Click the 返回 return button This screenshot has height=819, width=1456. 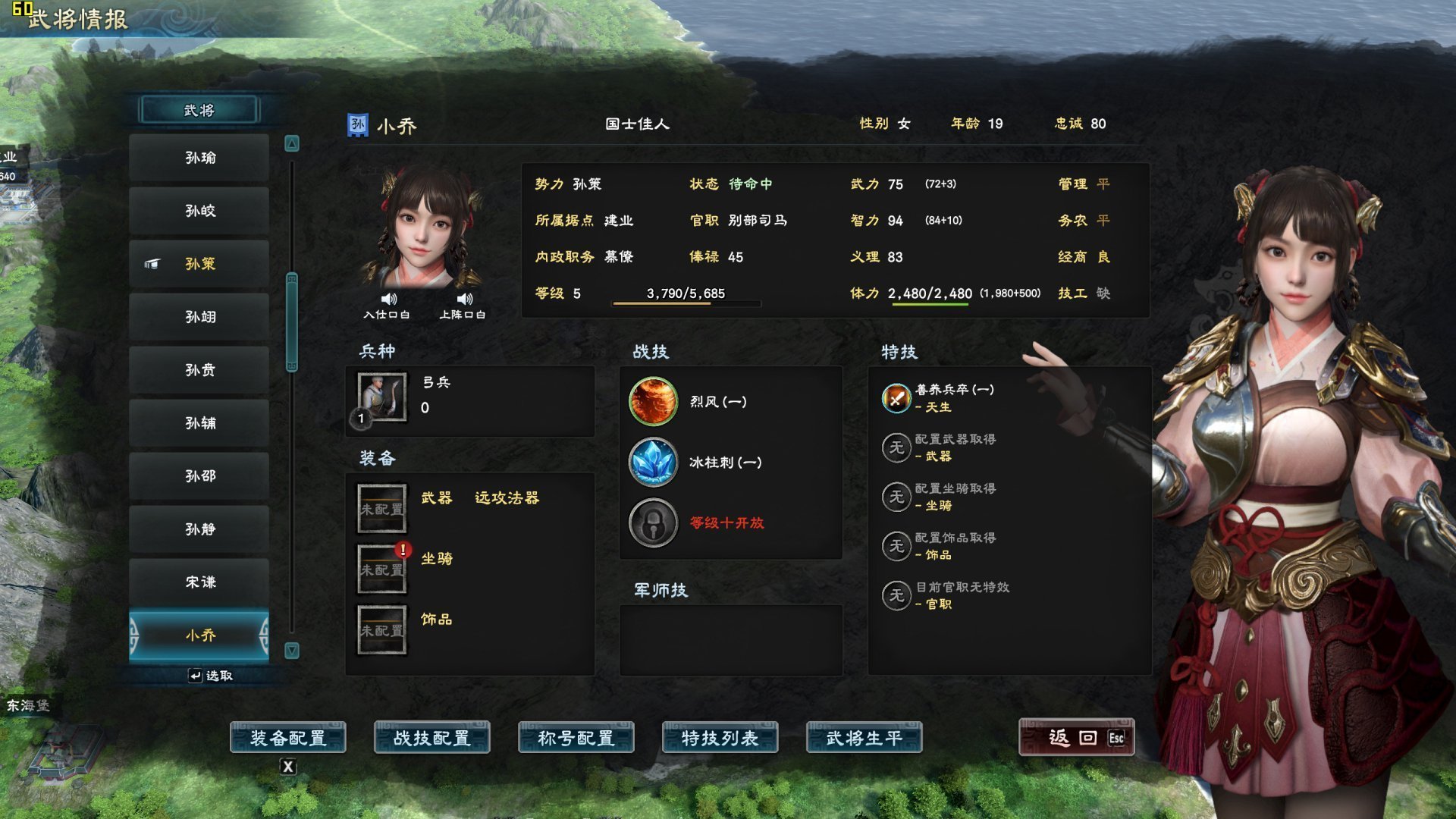point(1076,736)
